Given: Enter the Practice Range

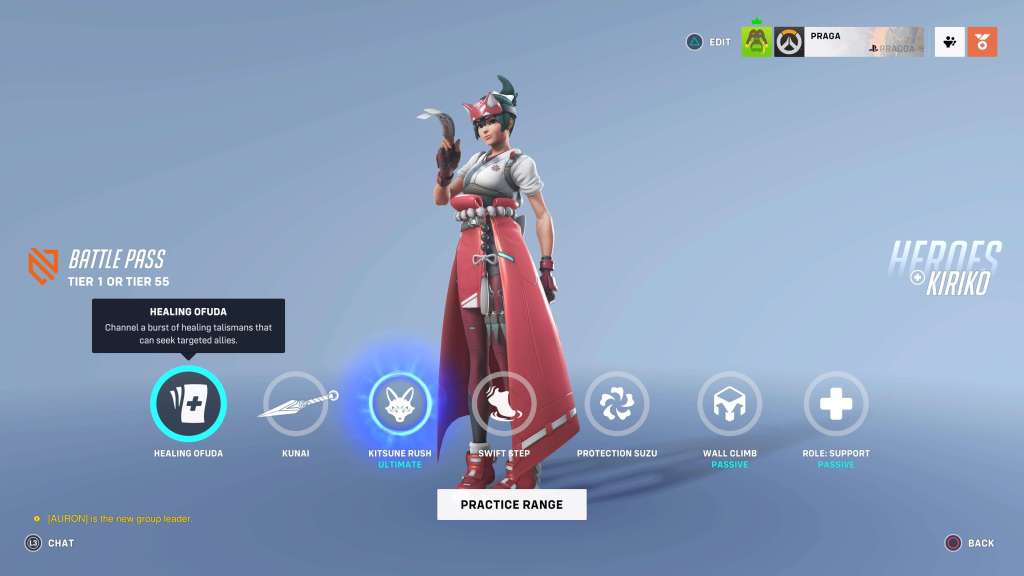Looking at the screenshot, I should coord(511,505).
